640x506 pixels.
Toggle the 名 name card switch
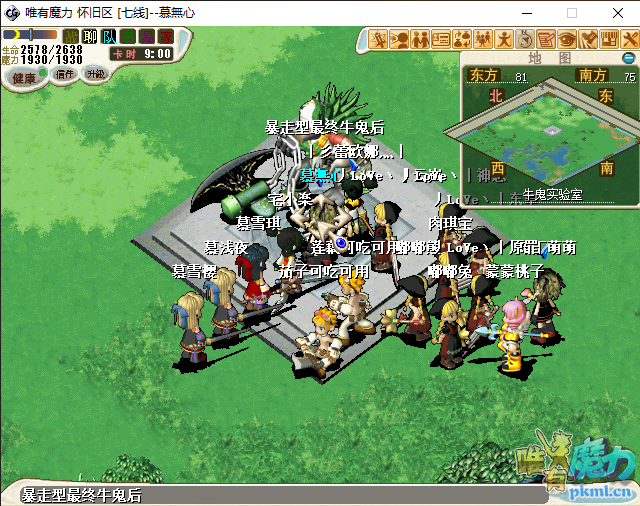pos(128,37)
